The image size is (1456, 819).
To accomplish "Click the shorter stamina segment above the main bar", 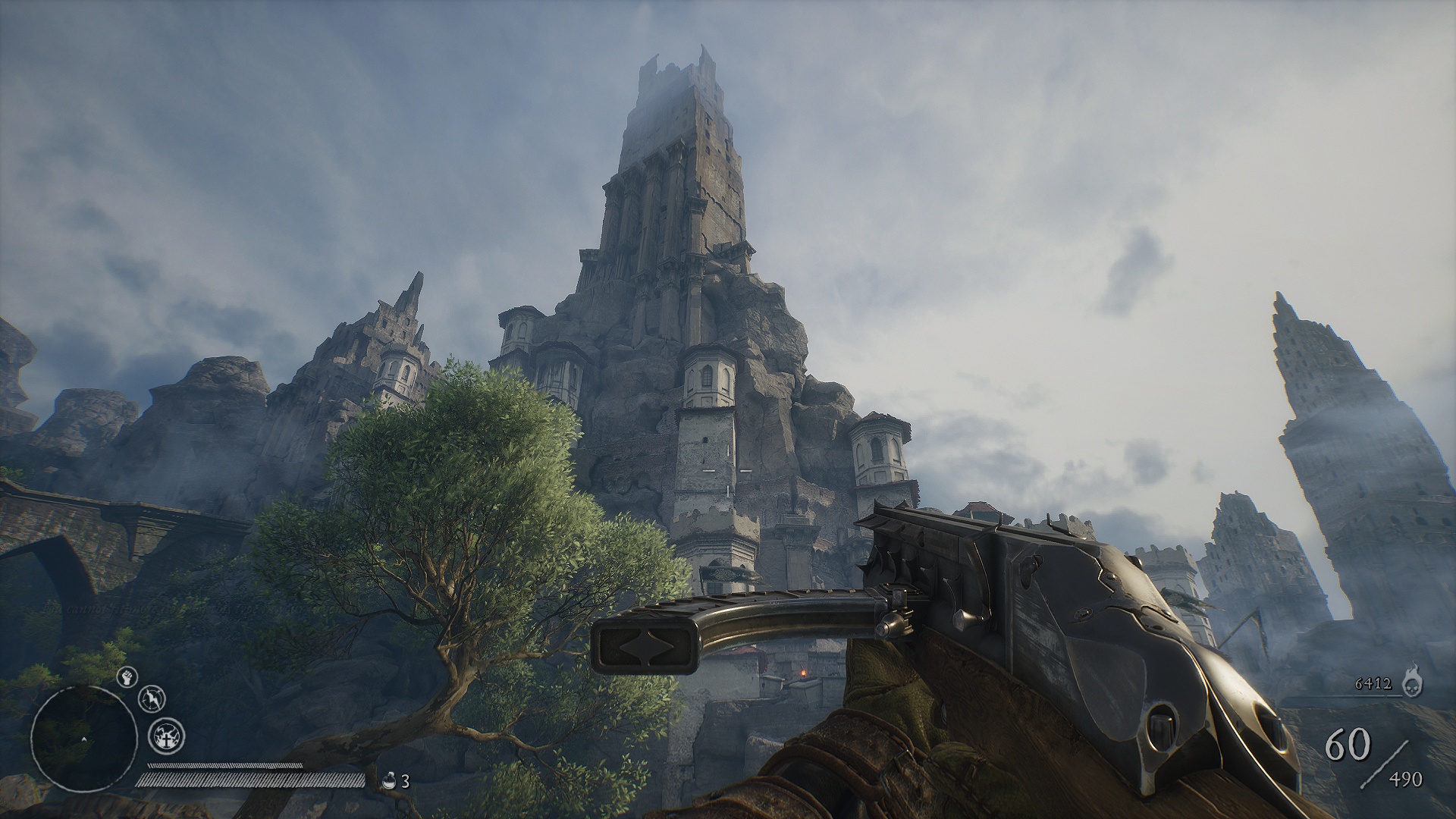I will pos(224,764).
